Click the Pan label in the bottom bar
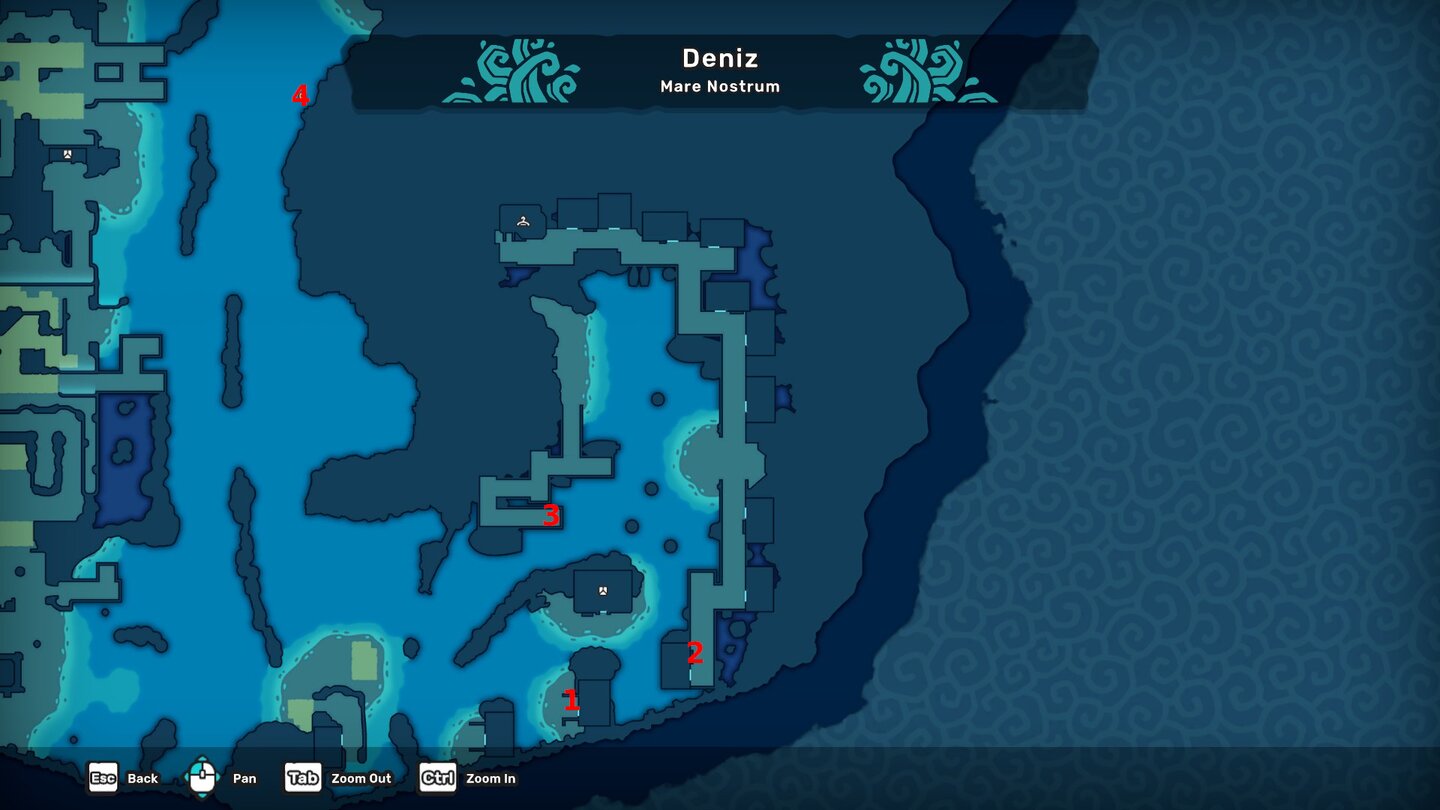This screenshot has width=1440, height=810. pos(243,779)
